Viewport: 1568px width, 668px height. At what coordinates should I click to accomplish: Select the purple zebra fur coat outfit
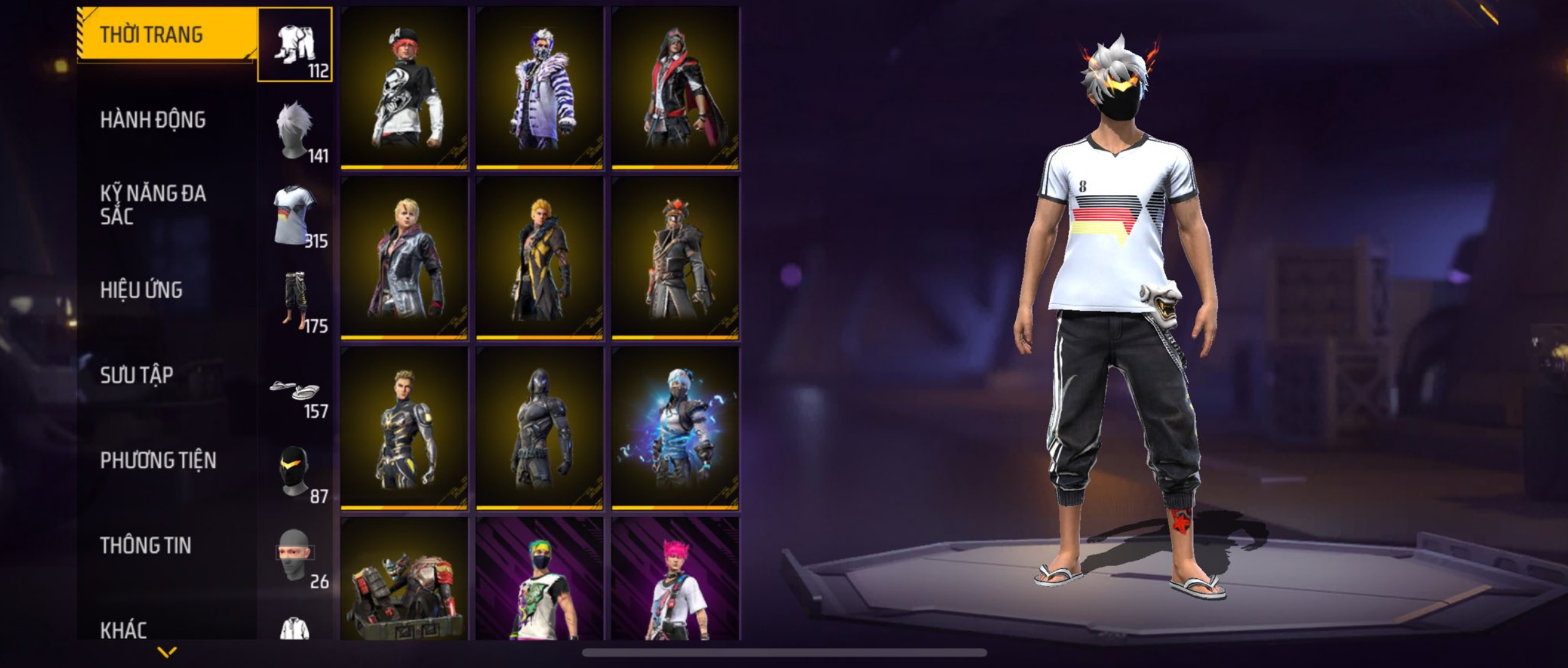click(x=539, y=87)
